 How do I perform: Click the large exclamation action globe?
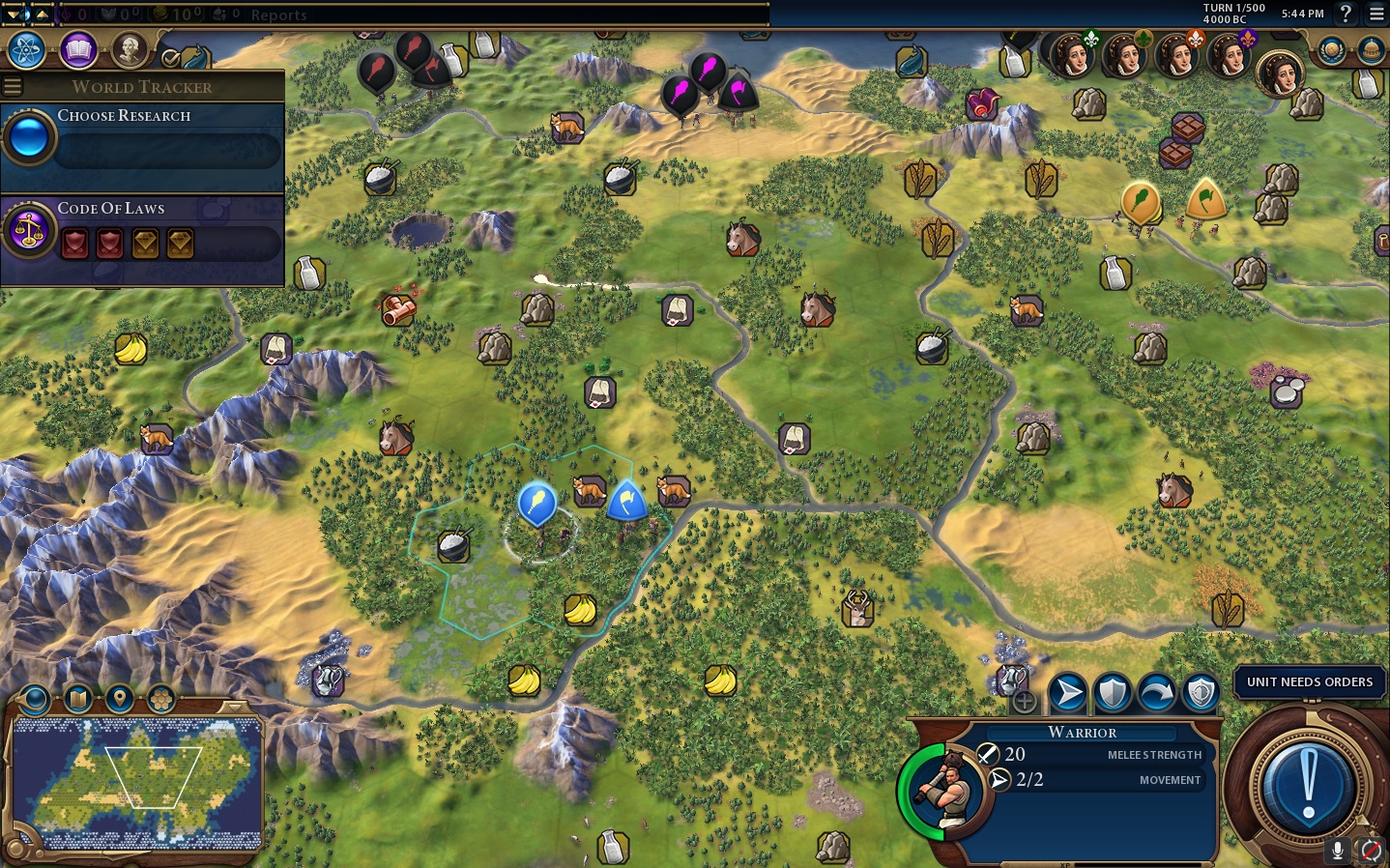tap(1308, 783)
